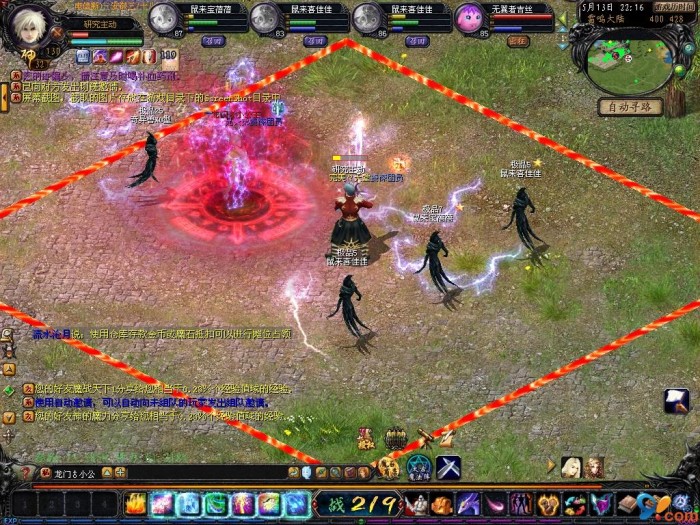
Task: Click the red question mark help icon
Action: [45, 472]
